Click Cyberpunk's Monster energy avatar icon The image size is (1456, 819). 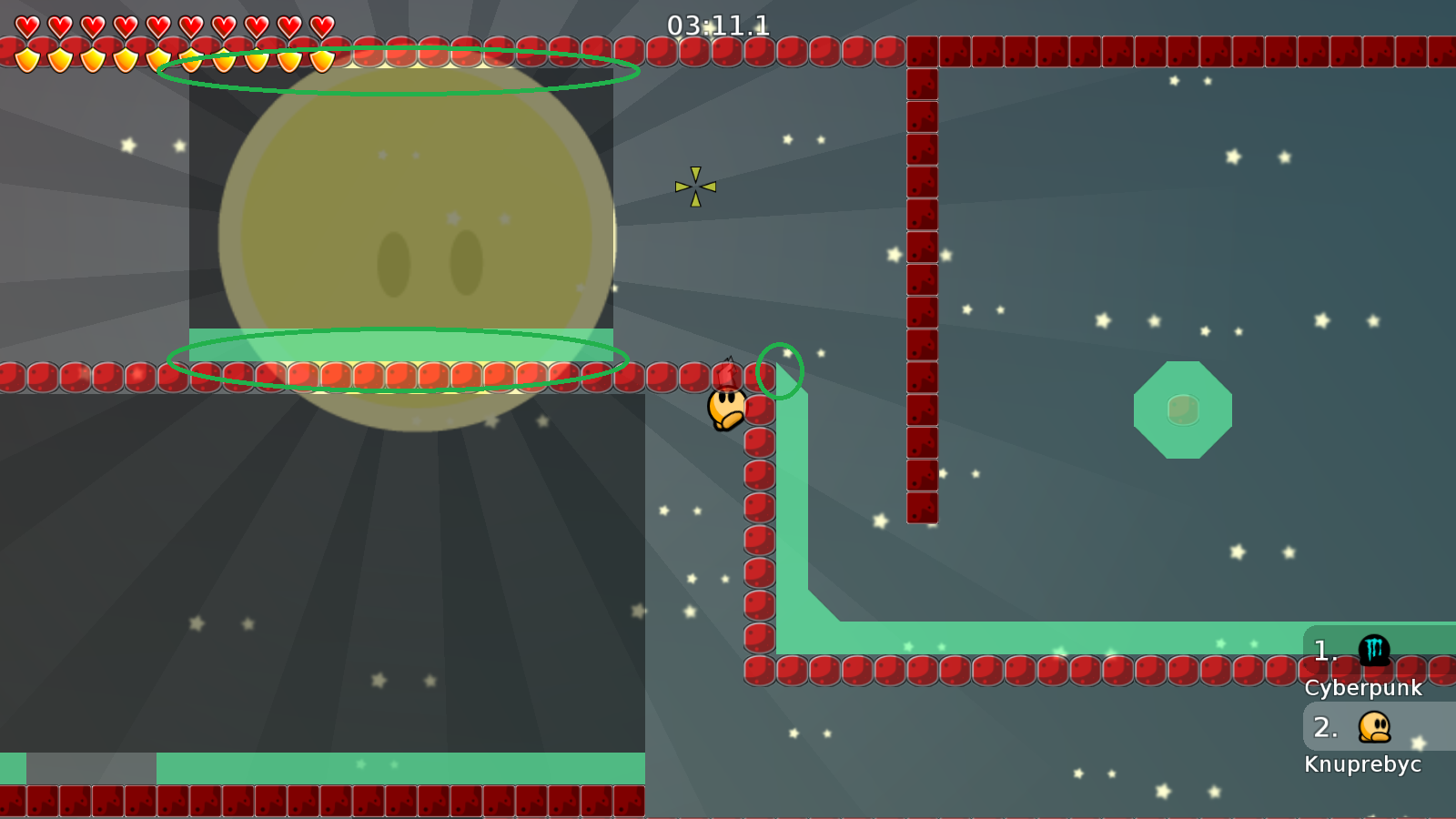[1375, 650]
